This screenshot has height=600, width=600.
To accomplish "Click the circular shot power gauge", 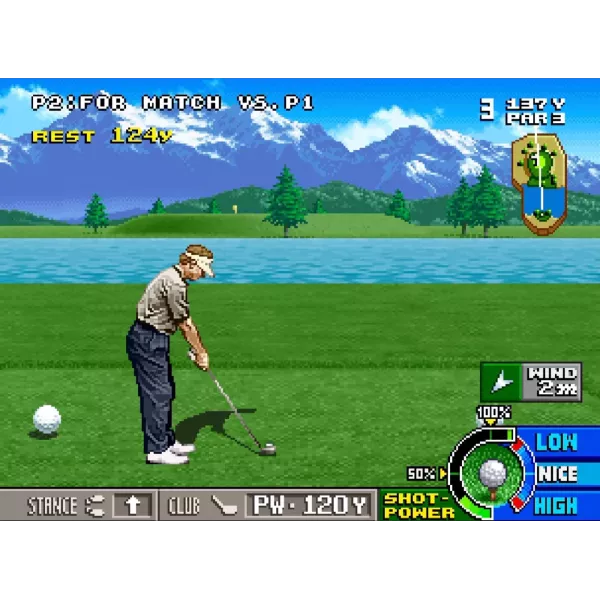I will 491,472.
